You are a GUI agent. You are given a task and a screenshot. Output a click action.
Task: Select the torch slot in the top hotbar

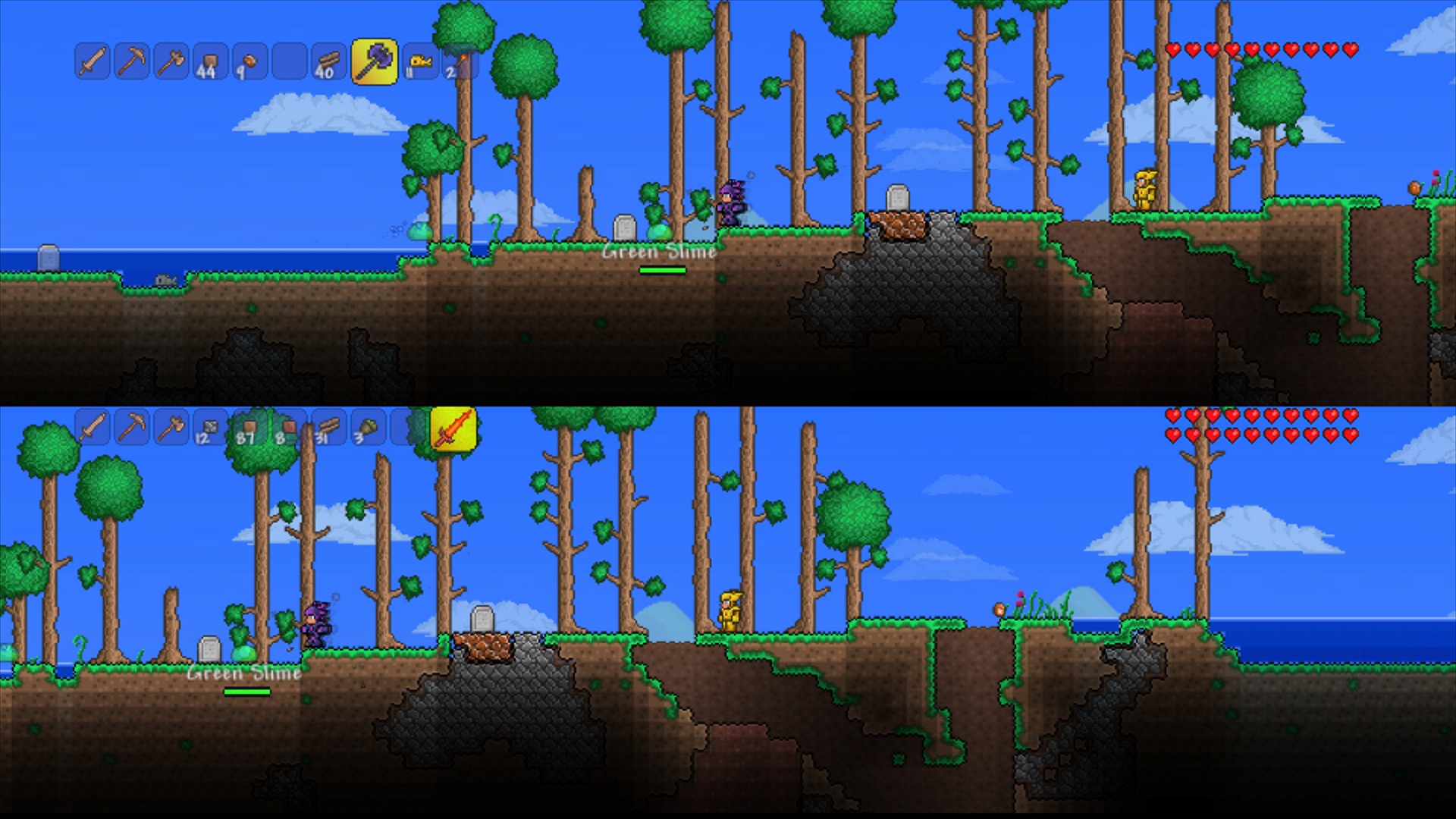[460, 62]
